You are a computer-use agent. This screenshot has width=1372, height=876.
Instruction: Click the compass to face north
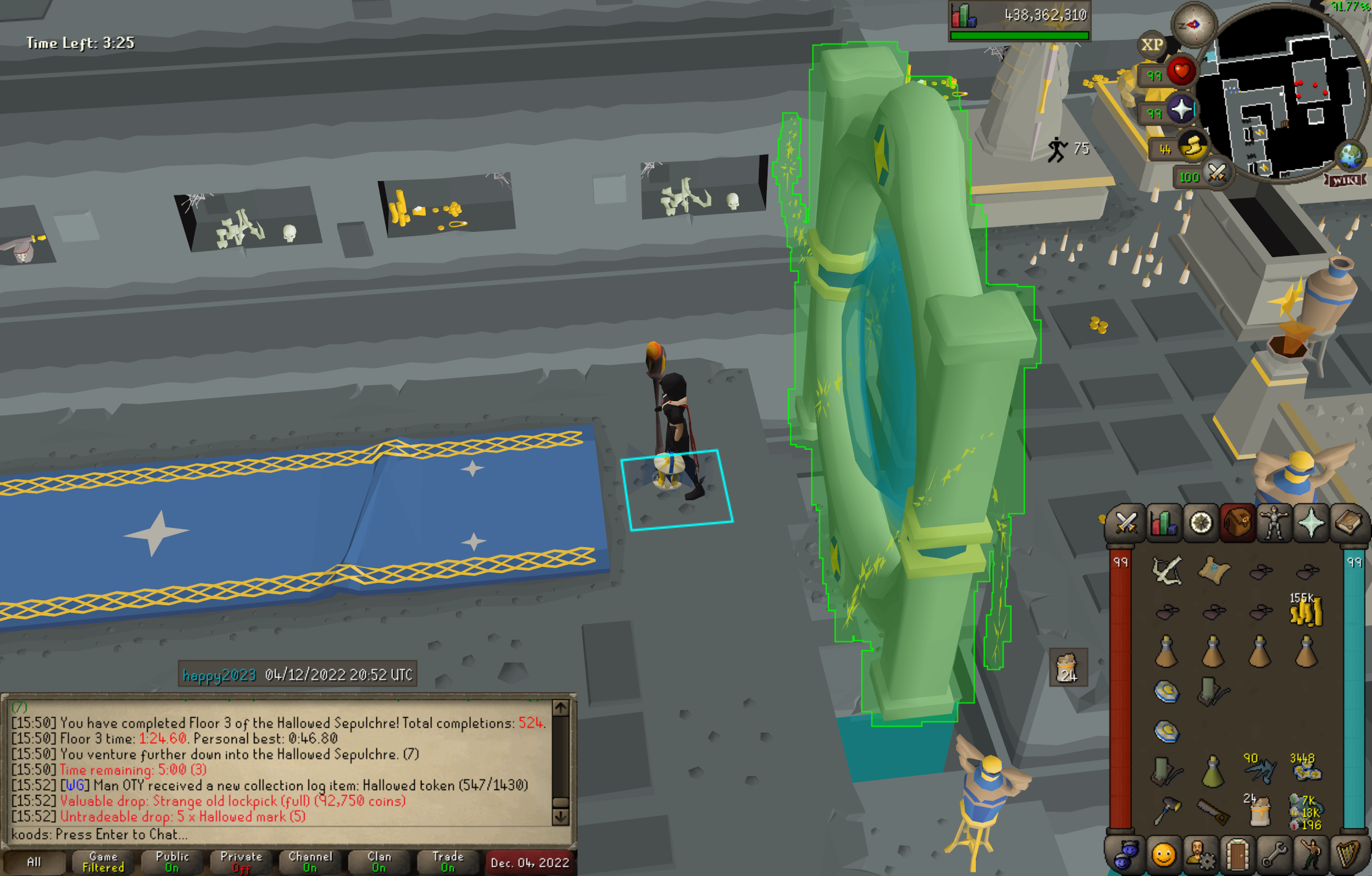pos(1194,25)
